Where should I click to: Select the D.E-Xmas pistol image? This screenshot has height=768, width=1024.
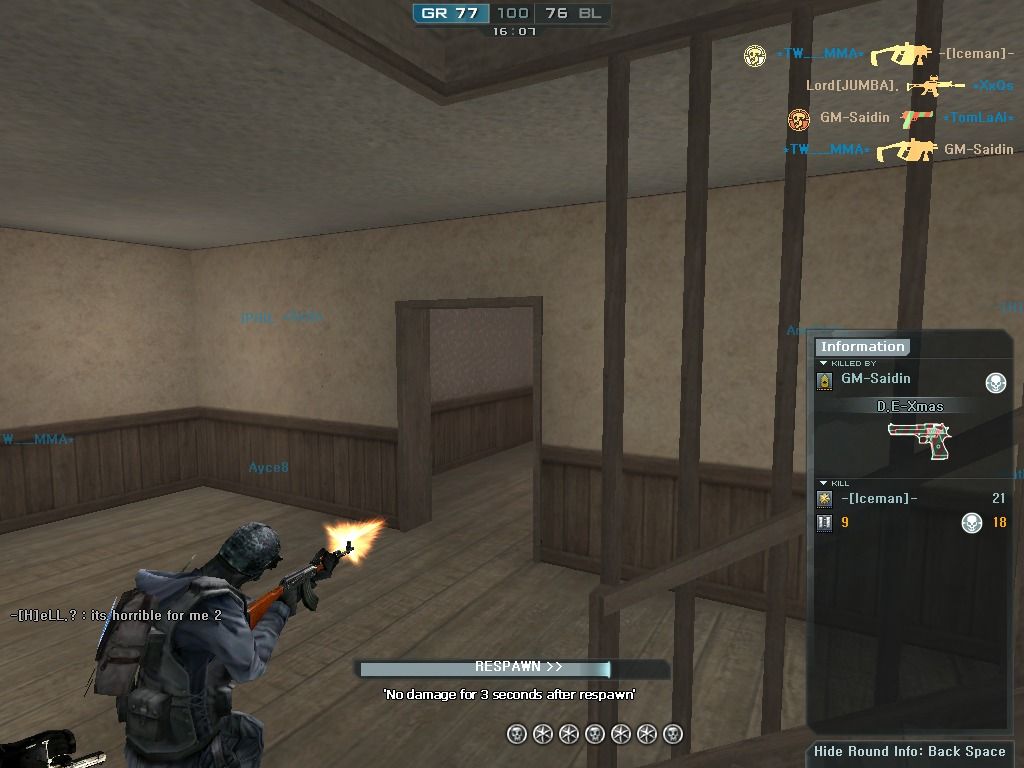pos(918,439)
